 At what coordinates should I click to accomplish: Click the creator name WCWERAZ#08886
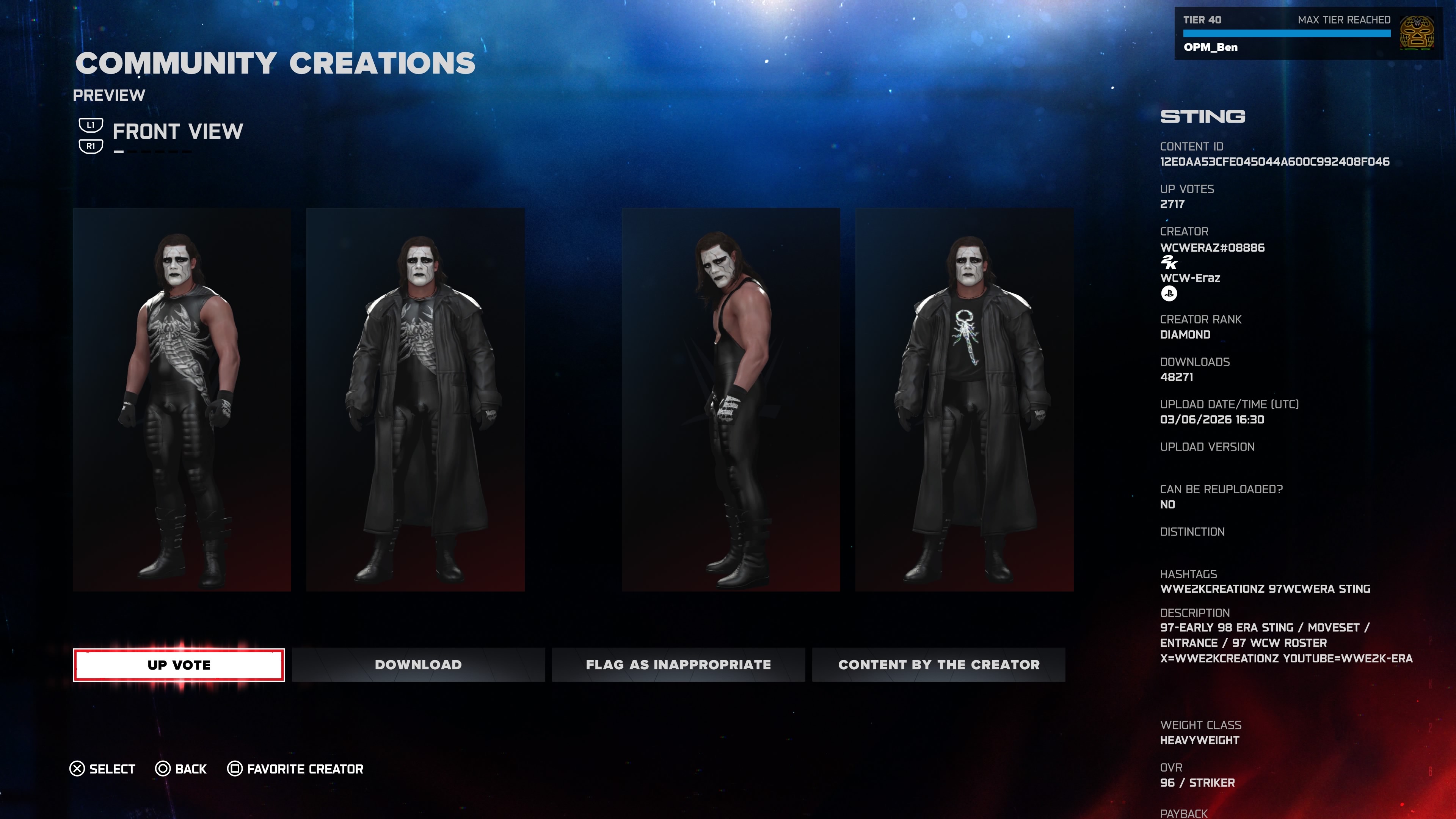point(1213,247)
